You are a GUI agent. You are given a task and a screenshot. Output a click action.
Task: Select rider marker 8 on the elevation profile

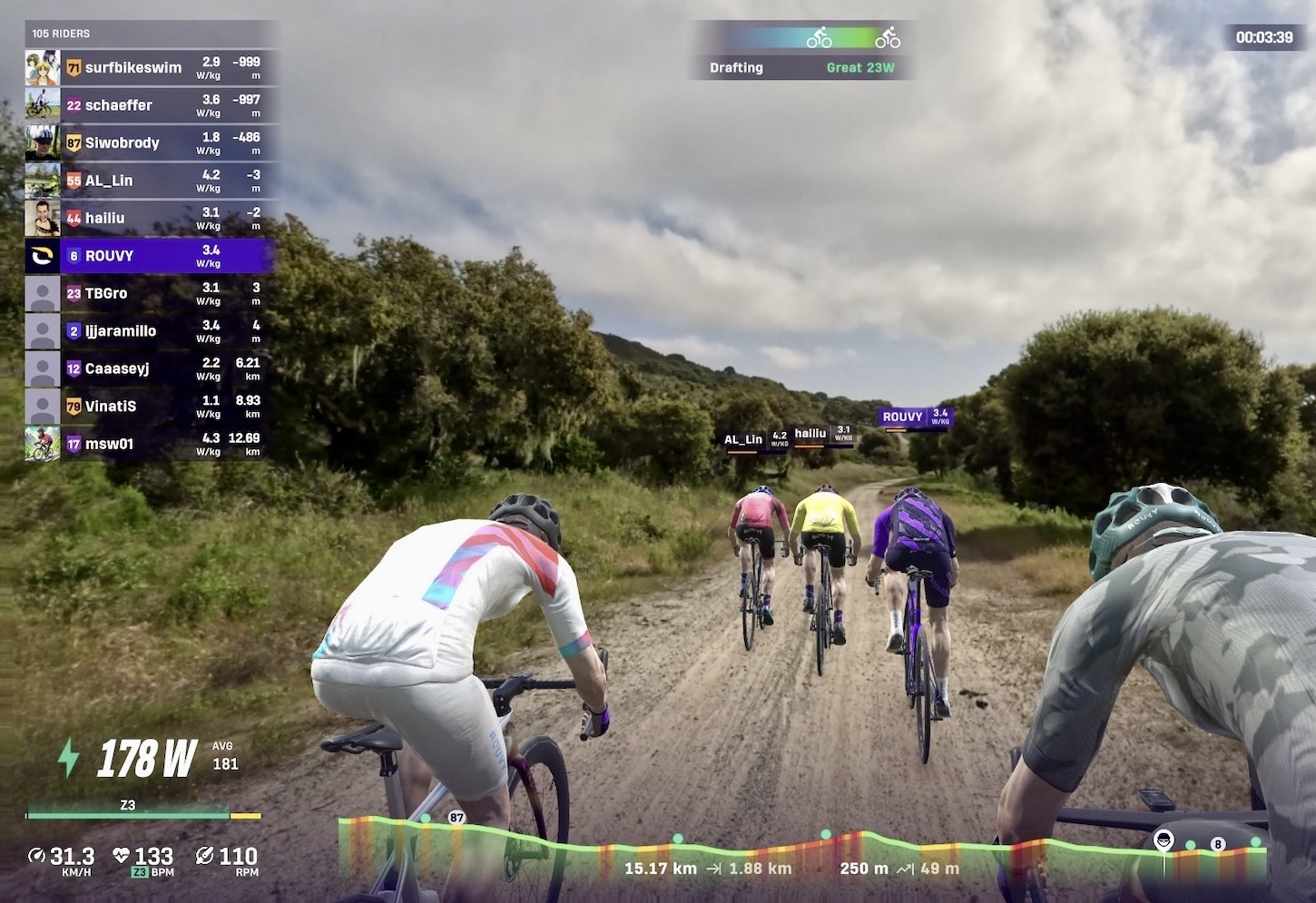[1218, 844]
